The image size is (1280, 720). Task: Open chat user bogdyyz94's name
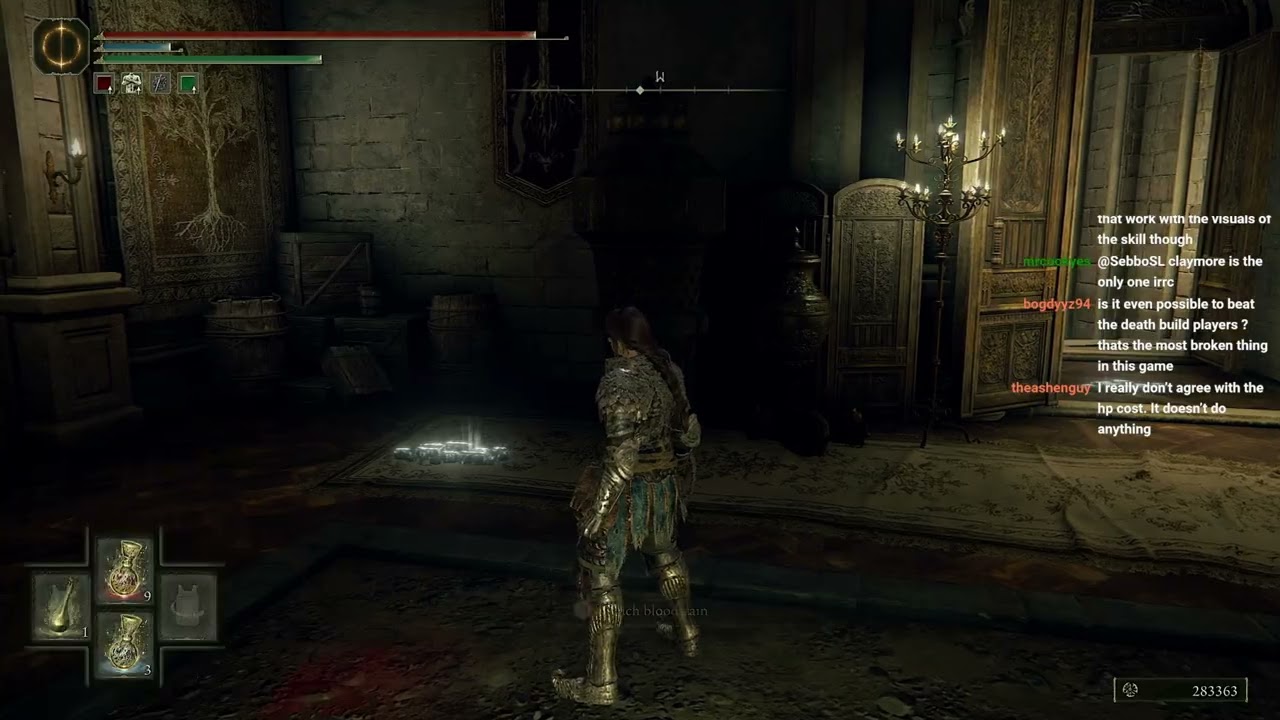click(1056, 304)
